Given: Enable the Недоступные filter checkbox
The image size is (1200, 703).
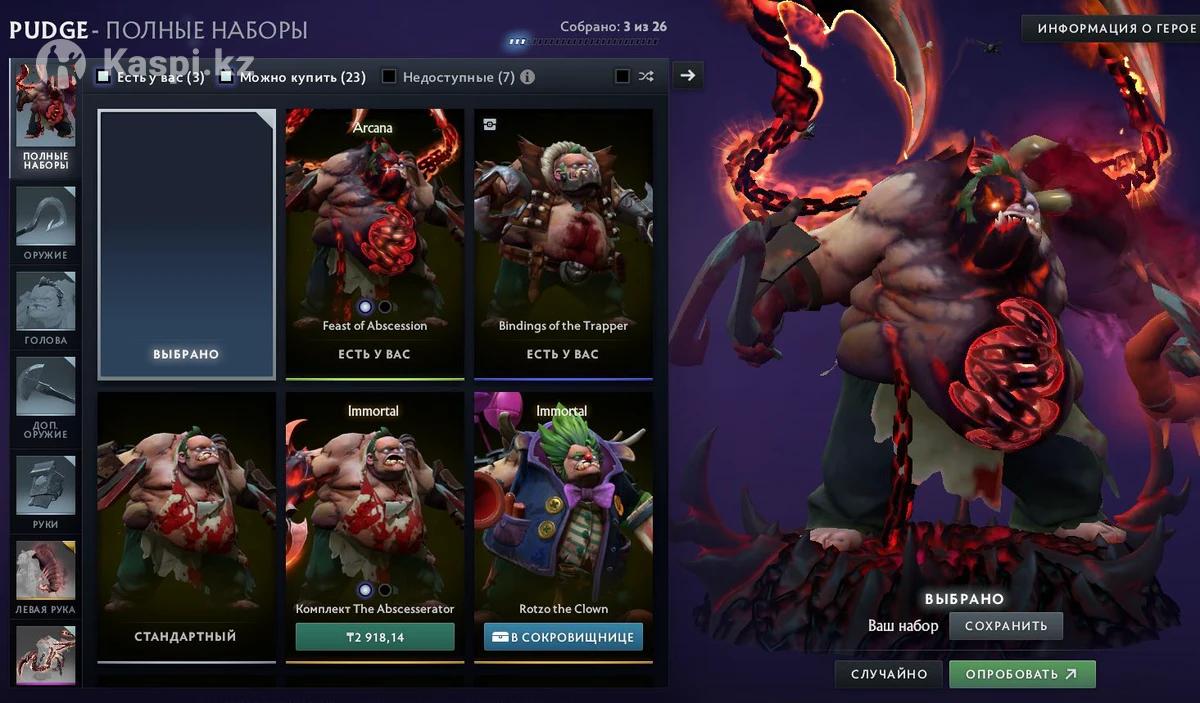Looking at the screenshot, I should click(x=389, y=77).
